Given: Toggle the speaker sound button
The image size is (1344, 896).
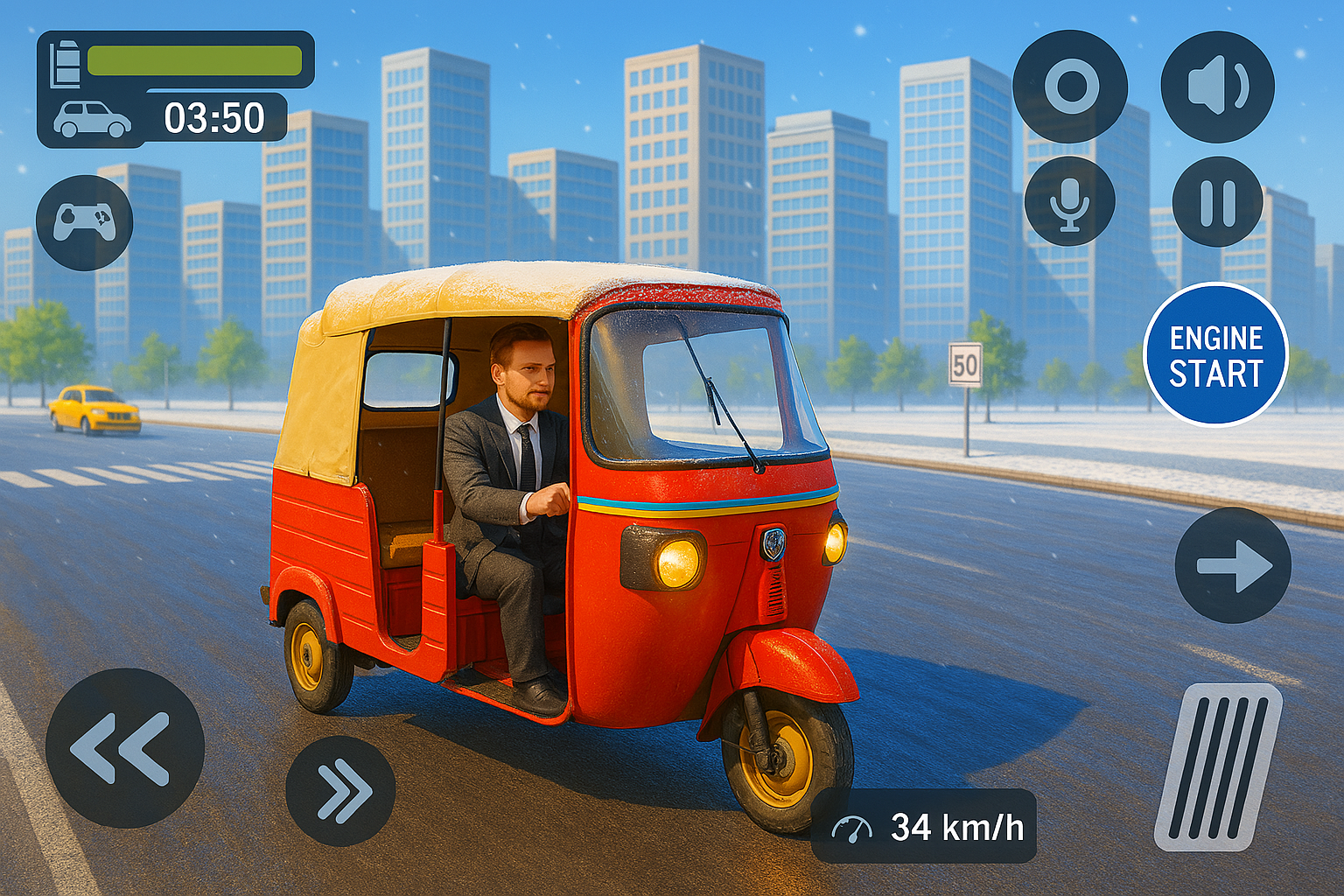Looking at the screenshot, I should [x=1217, y=87].
